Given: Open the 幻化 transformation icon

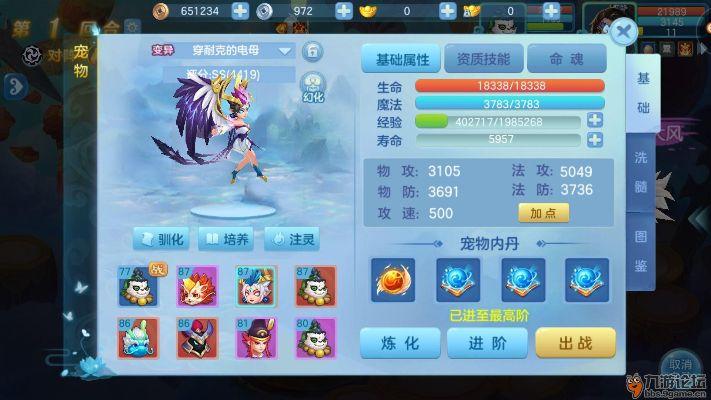Looking at the screenshot, I should click(313, 88).
